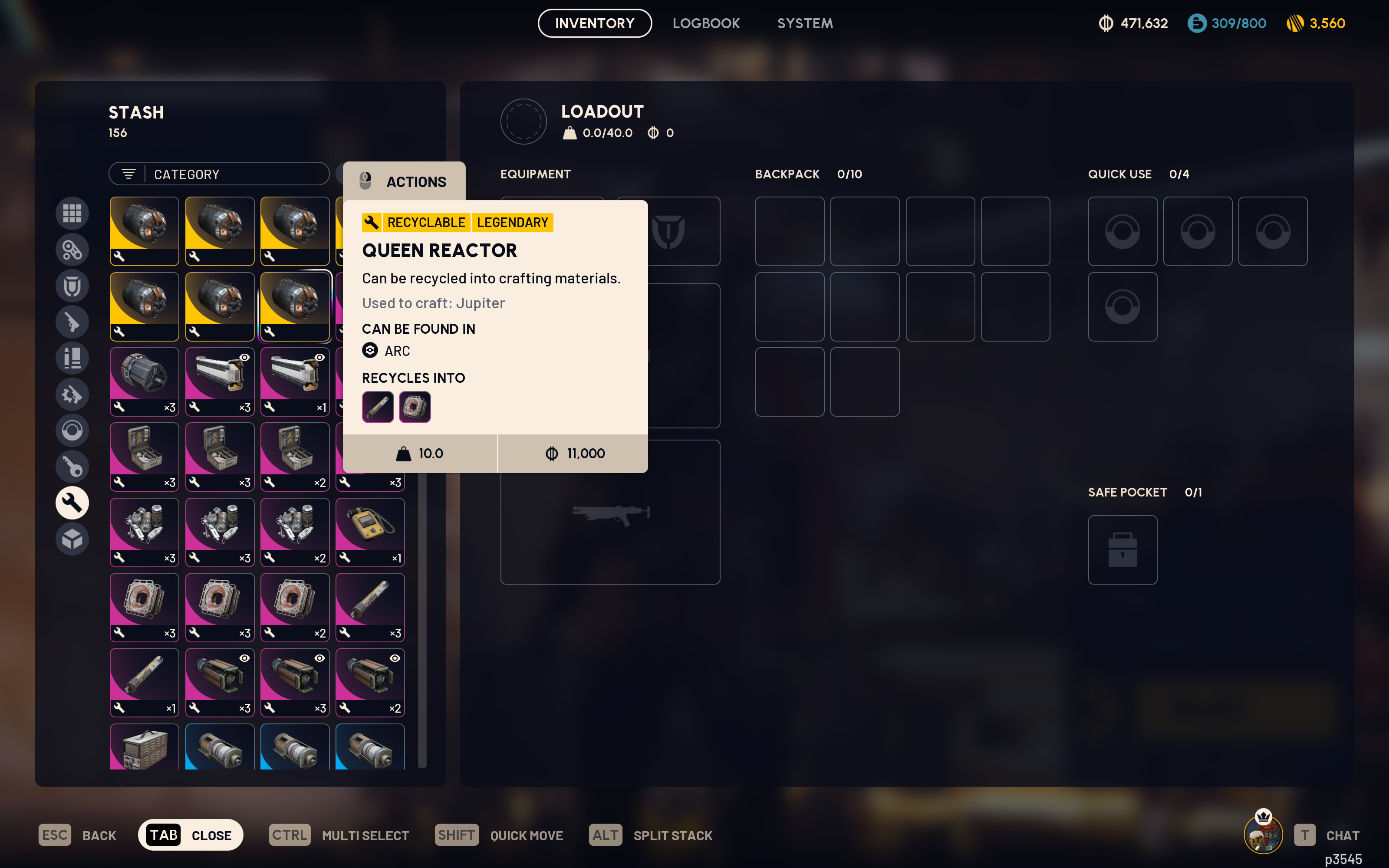
Task: Click the INVENTORY button at the top
Action: [x=595, y=23]
